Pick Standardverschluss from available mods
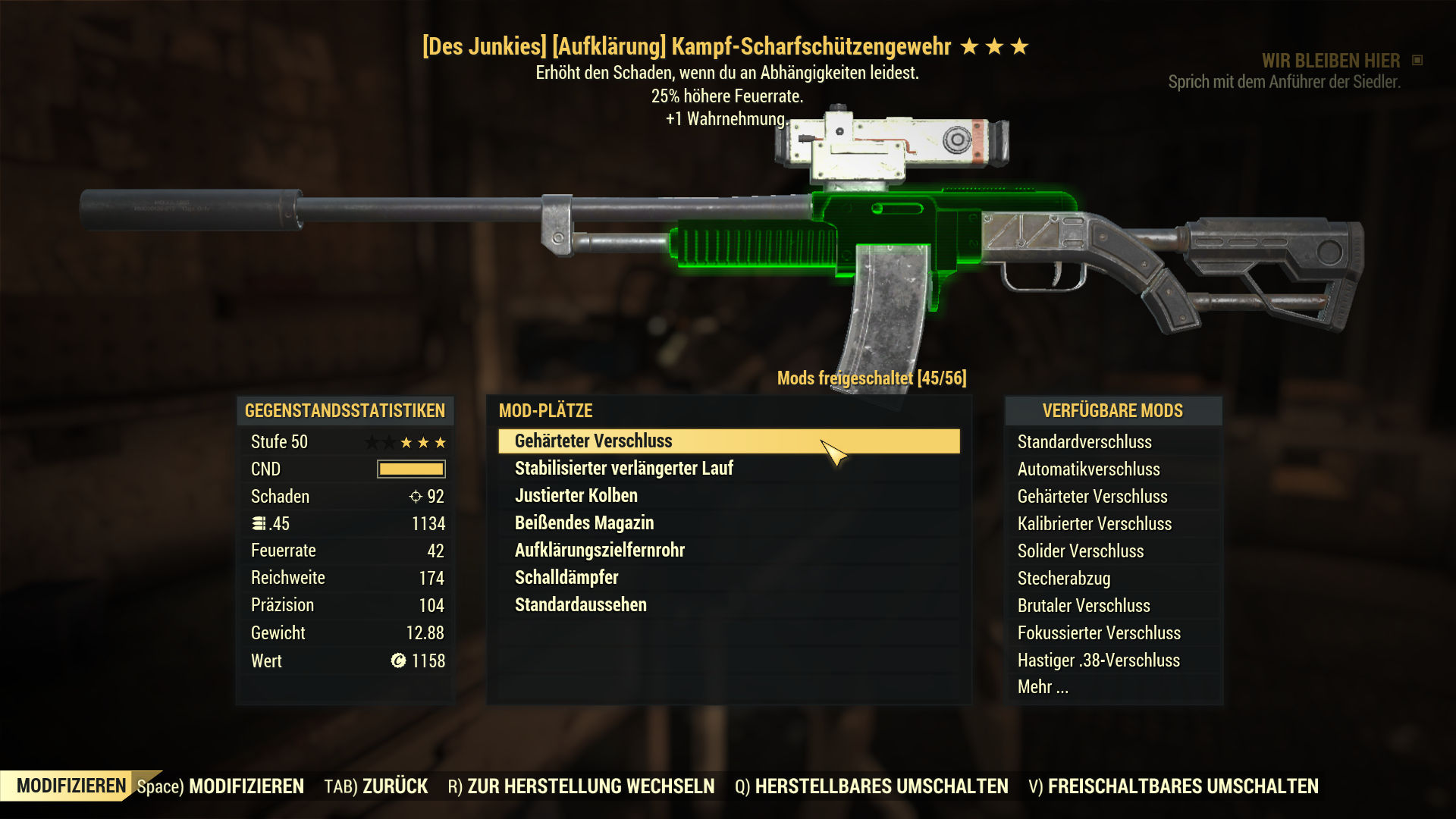This screenshot has height=819, width=1456. click(1084, 442)
